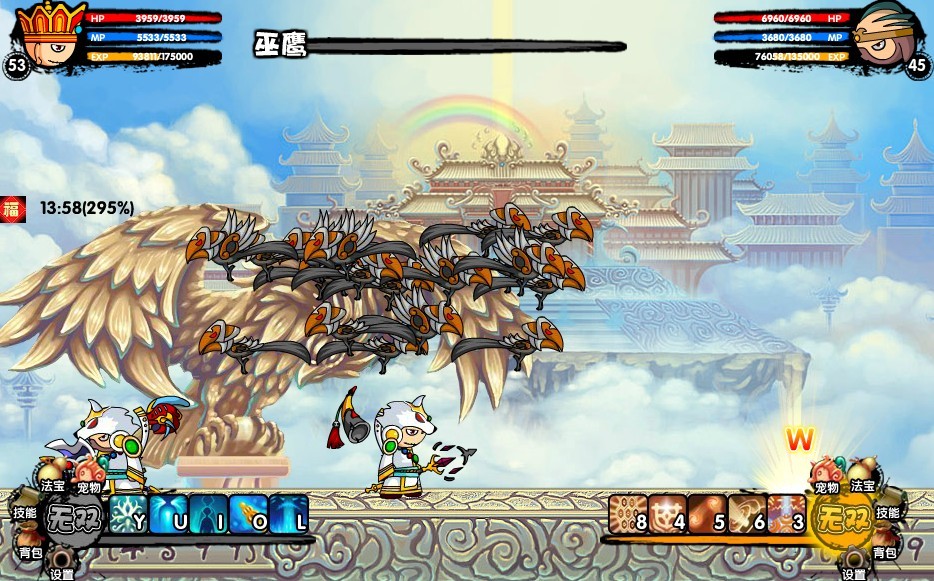Image resolution: width=934 pixels, height=581 pixels.
Task: Use player two's skill numbered 4
Action: coord(667,513)
